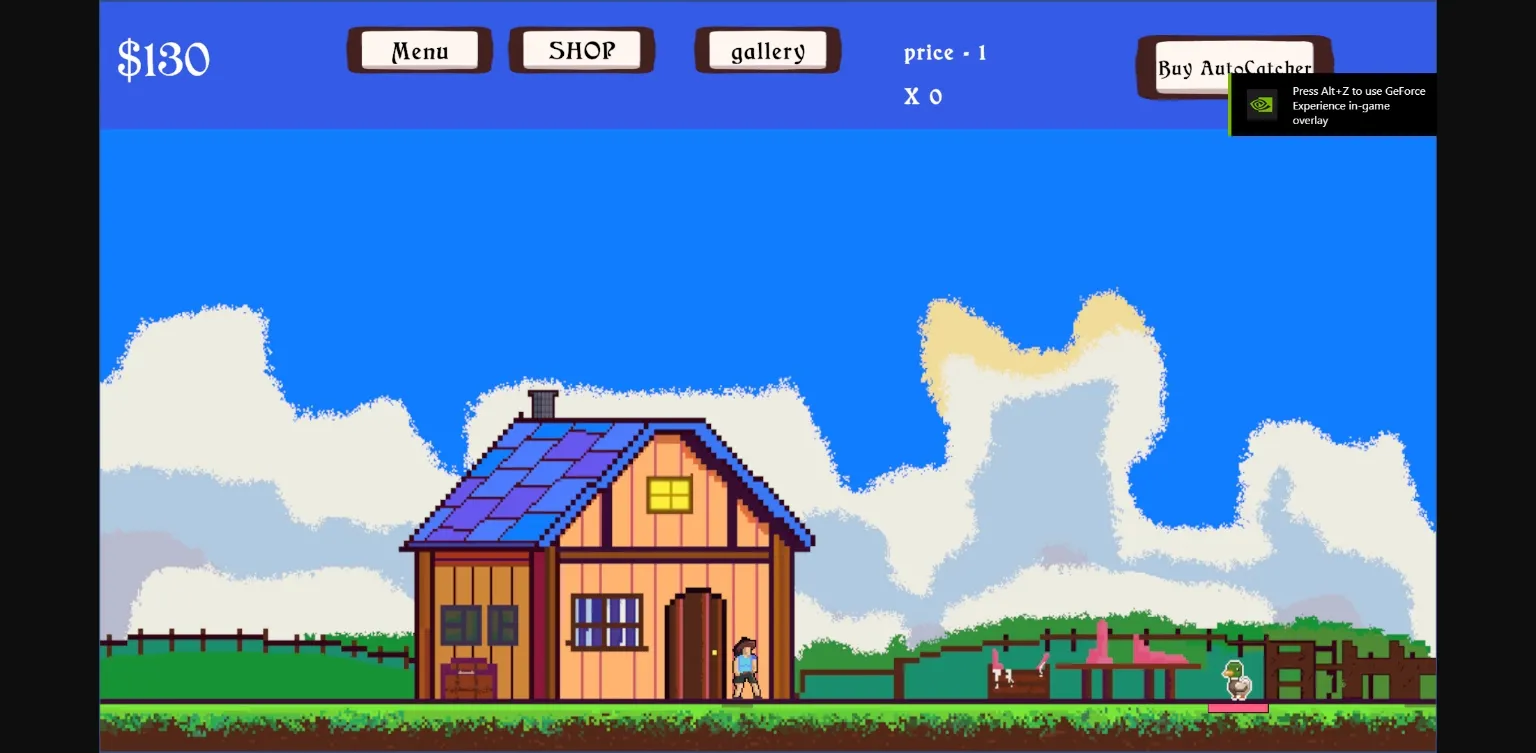
Task: Click the $130 money counter
Action: [163, 58]
